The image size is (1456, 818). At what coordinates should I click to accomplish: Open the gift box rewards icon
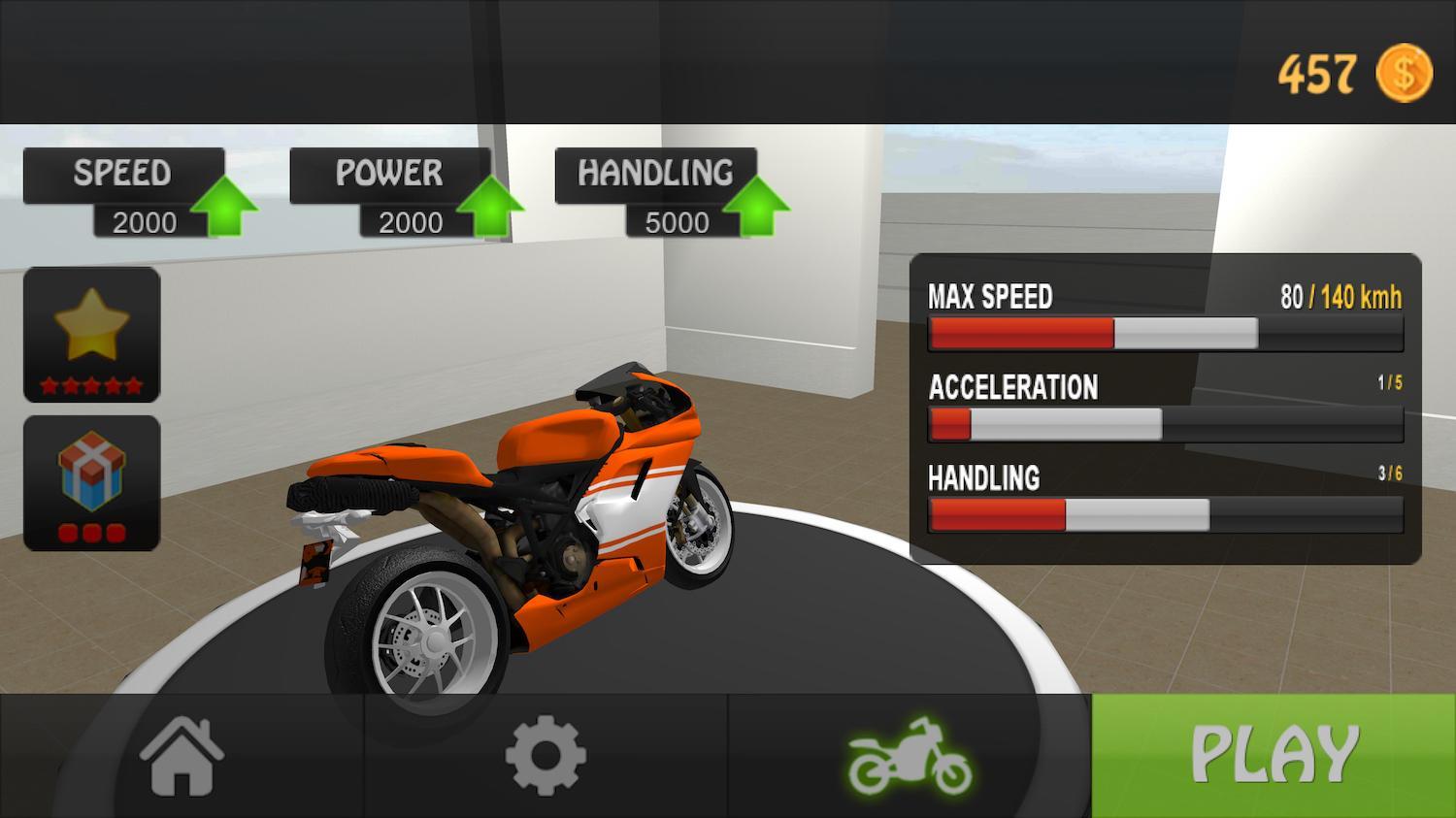click(92, 482)
